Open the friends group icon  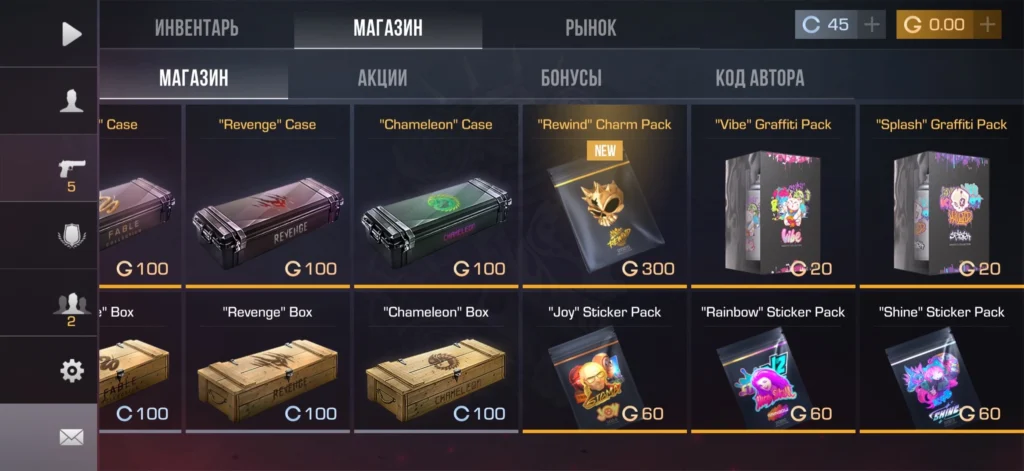(x=71, y=305)
